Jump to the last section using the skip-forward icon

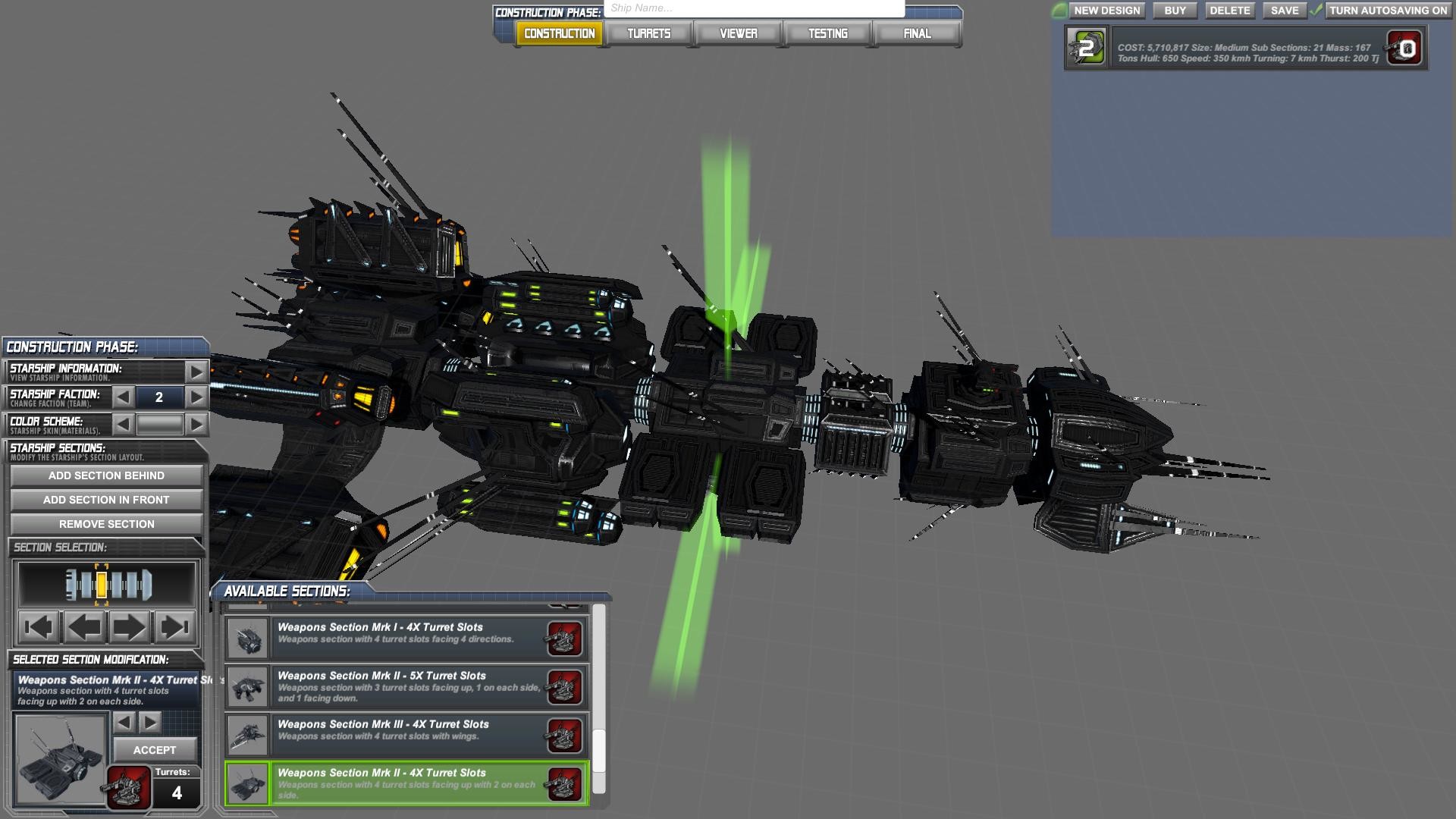(176, 626)
